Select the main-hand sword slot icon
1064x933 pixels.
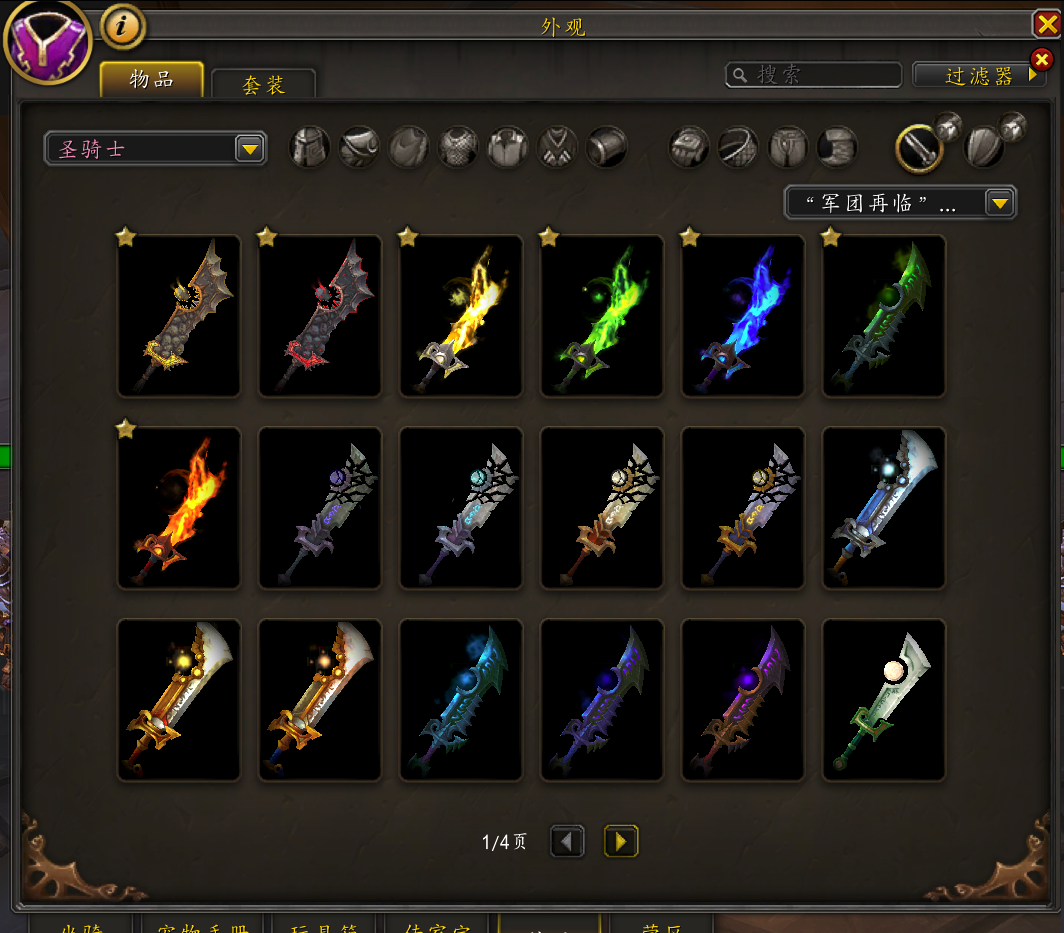coord(918,148)
